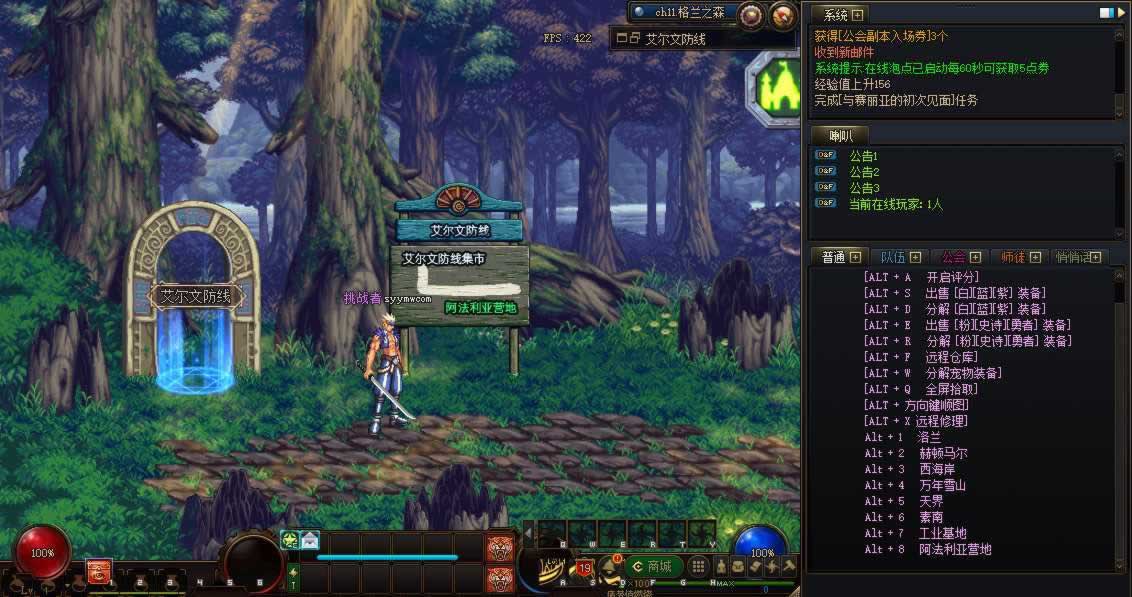This screenshot has height=597, width=1132.
Task: Open the 师徒 mentor chat tab
Action: (1013, 257)
